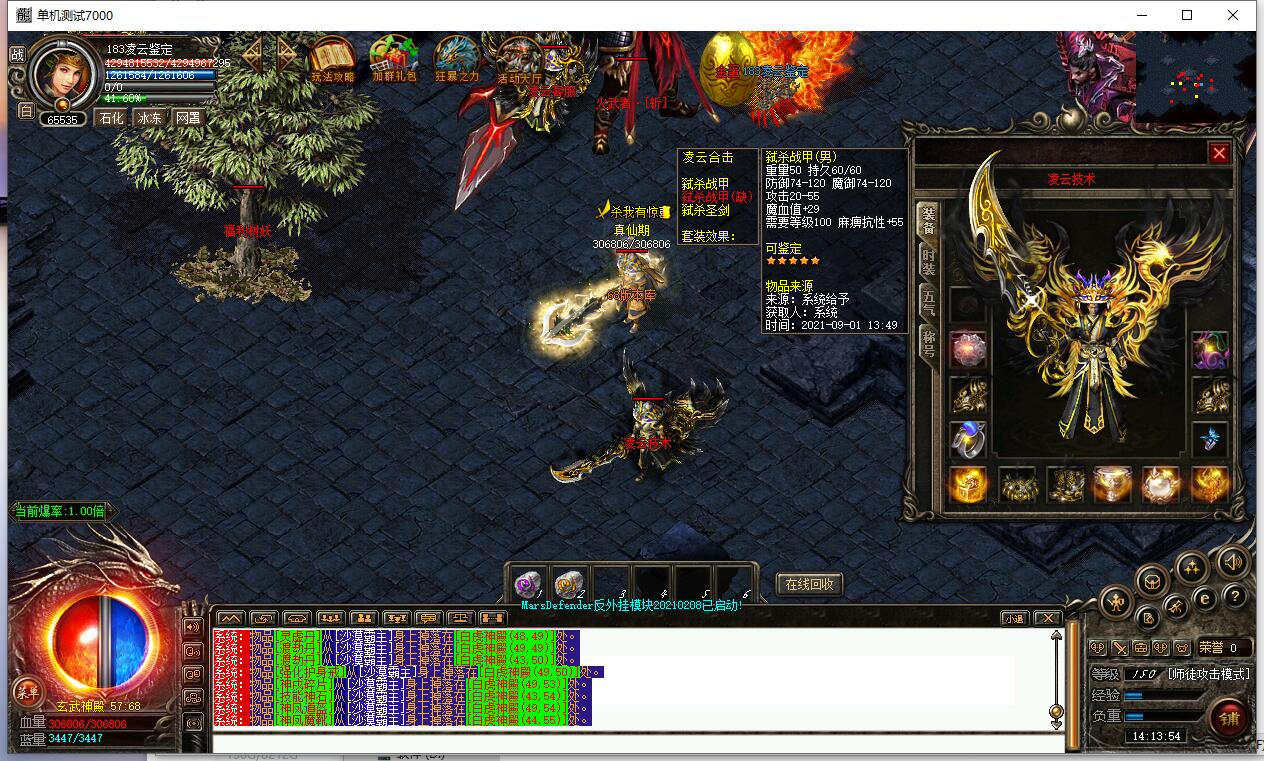1264x761 pixels.
Task: Close the character equipment panel
Action: pos(1218,153)
